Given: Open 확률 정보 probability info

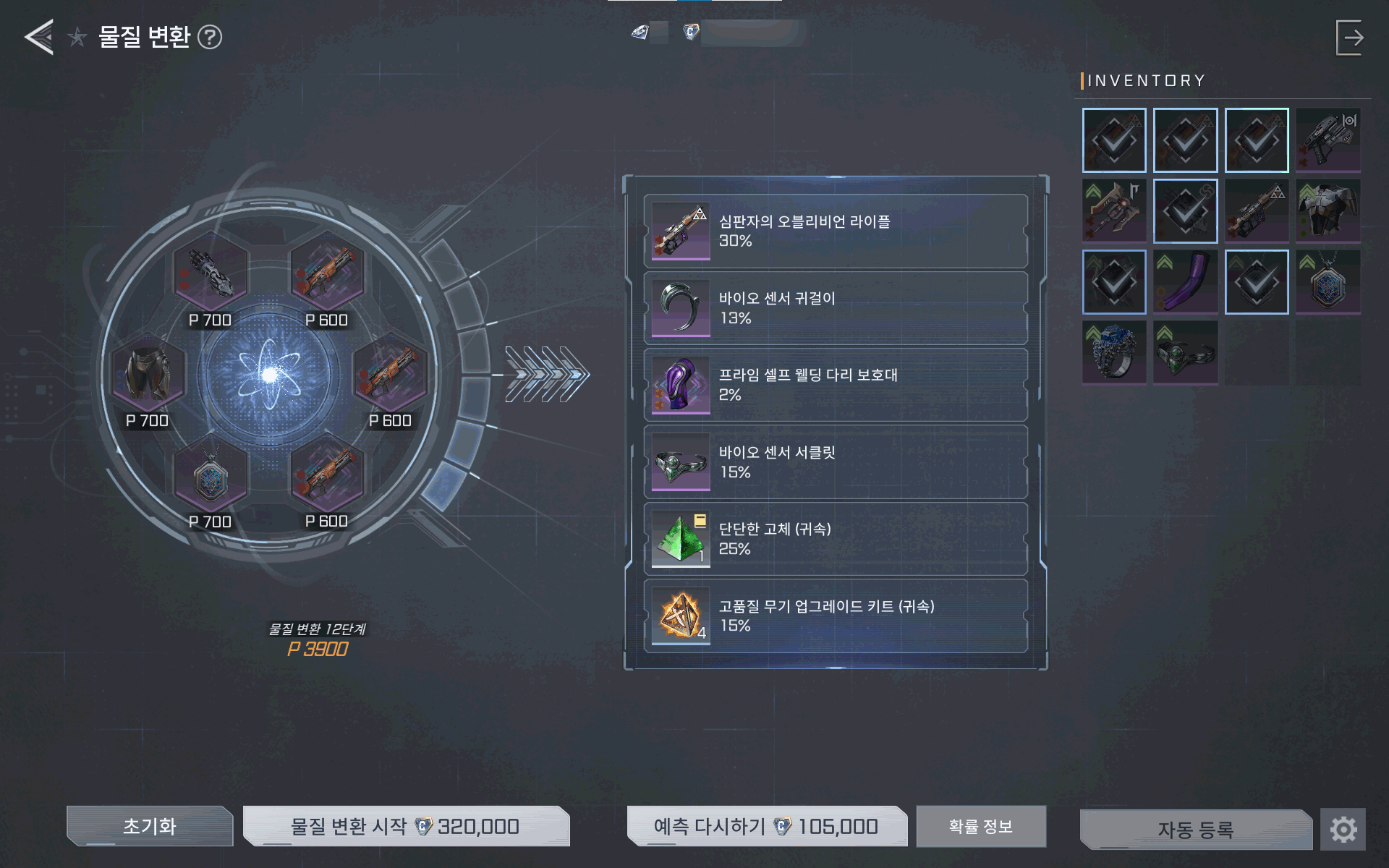Looking at the screenshot, I should [x=980, y=826].
